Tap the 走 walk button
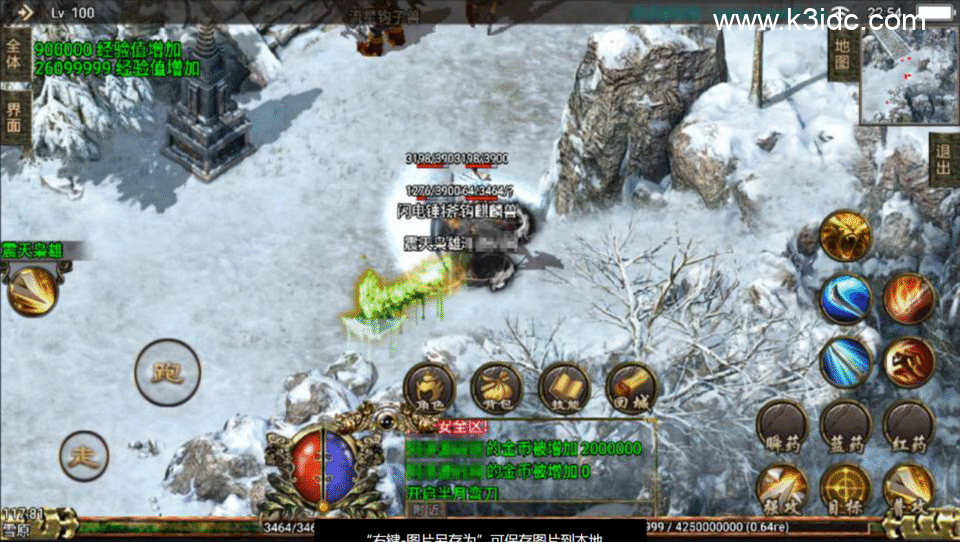This screenshot has height=542, width=960. coord(84,457)
